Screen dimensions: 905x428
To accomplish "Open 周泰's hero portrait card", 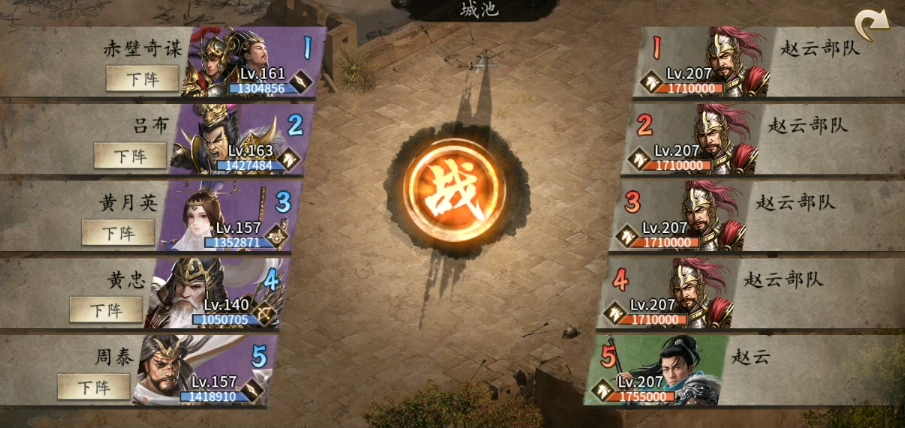I will point(200,370).
